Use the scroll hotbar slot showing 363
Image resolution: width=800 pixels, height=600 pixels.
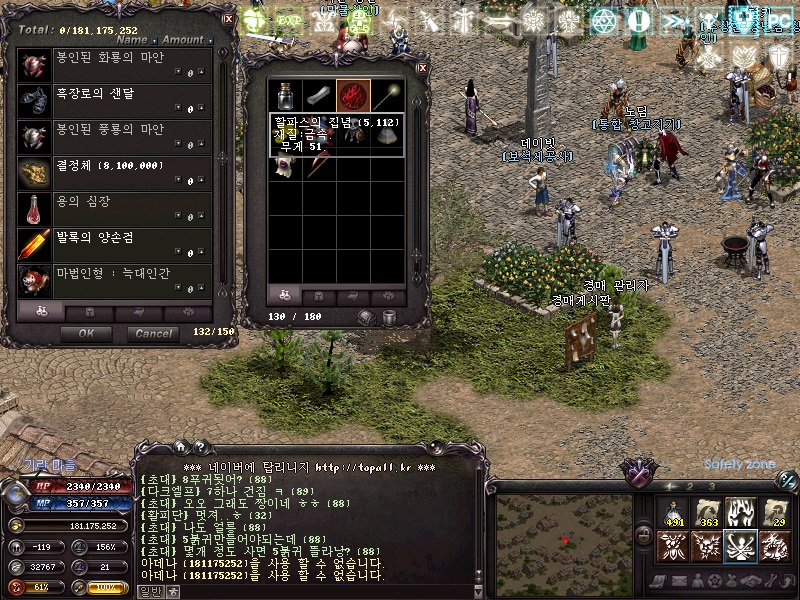707,512
